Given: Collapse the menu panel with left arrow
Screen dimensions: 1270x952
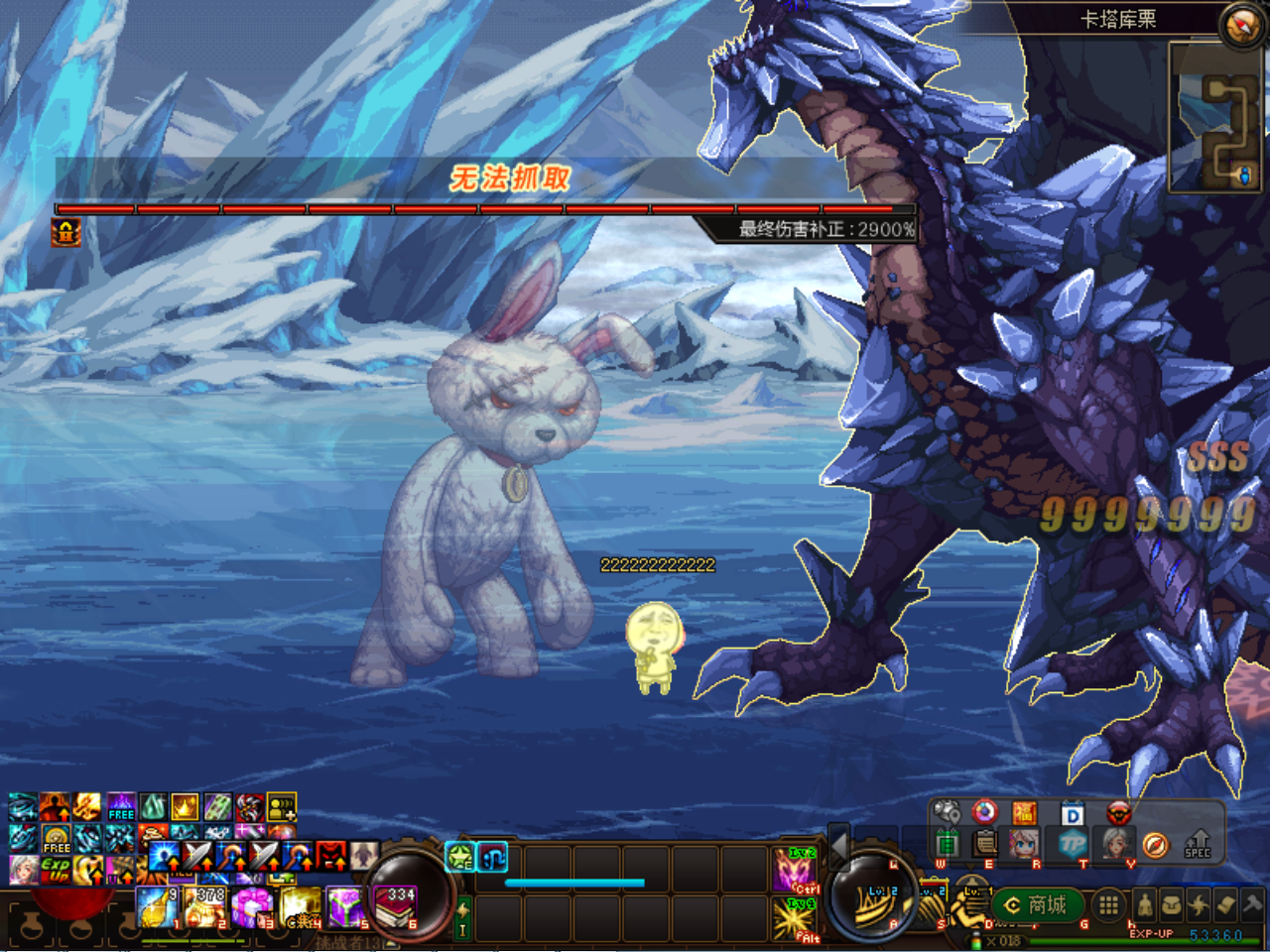Looking at the screenshot, I should [x=839, y=845].
